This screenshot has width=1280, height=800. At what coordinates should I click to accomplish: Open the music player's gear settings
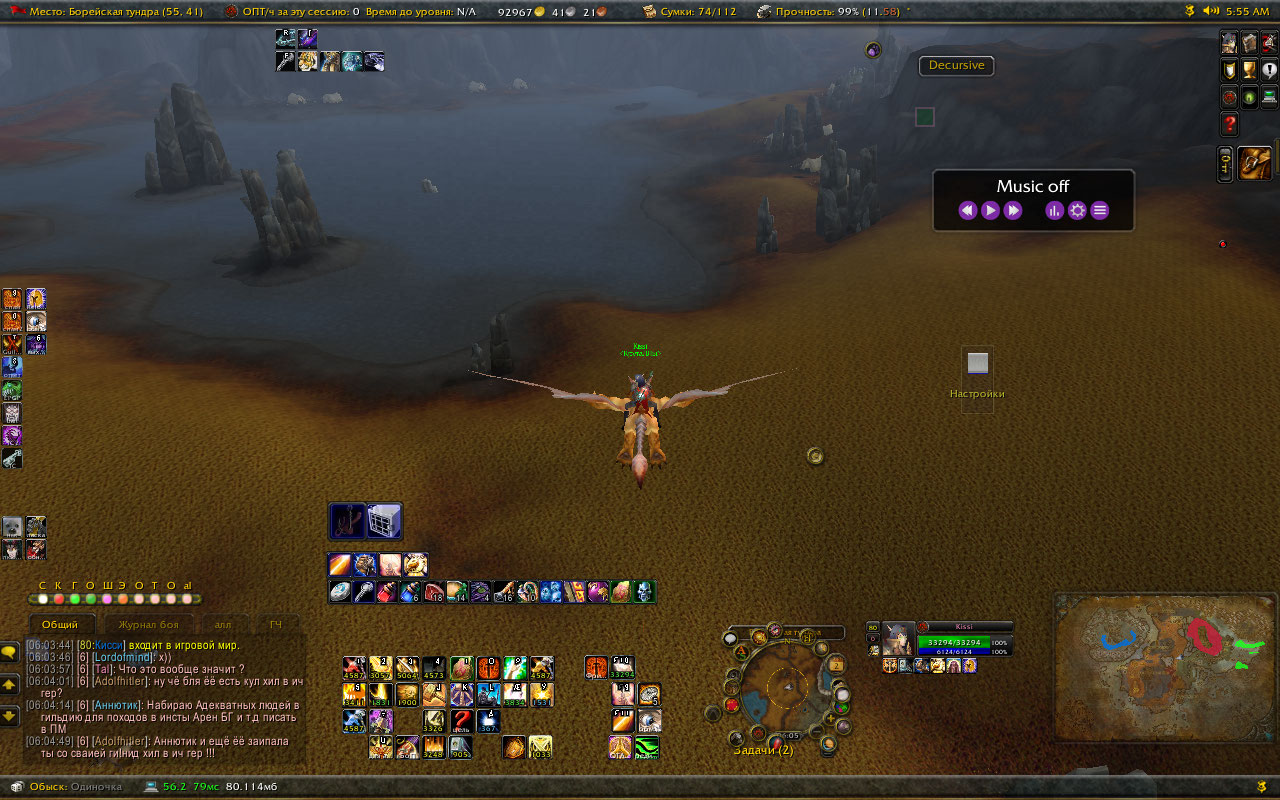[x=1077, y=210]
